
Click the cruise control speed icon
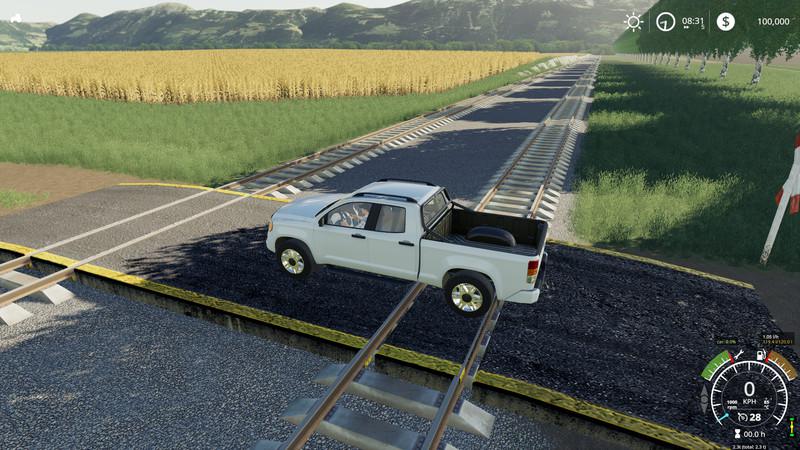click(741, 417)
